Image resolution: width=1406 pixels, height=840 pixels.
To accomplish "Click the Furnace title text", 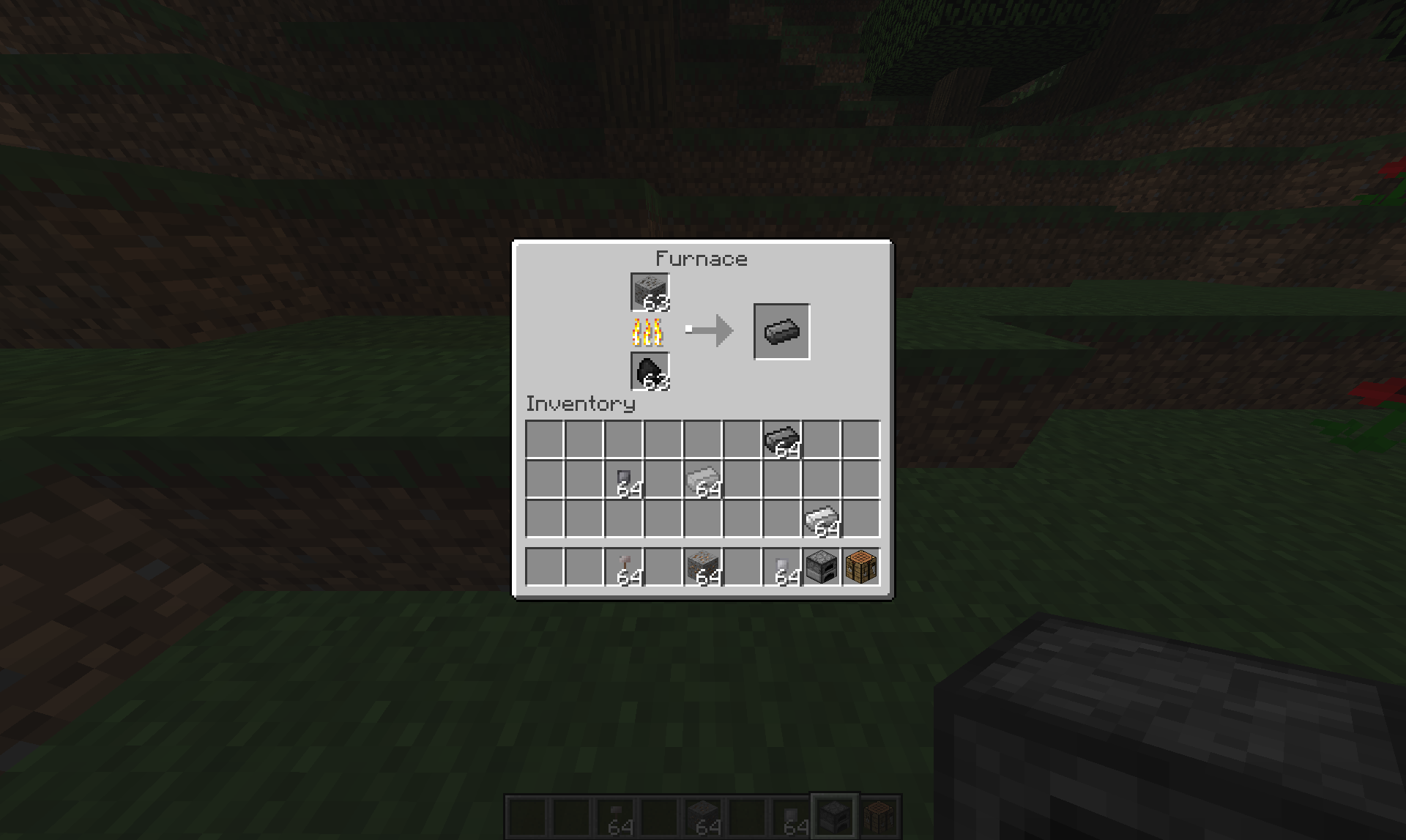I will (x=702, y=258).
